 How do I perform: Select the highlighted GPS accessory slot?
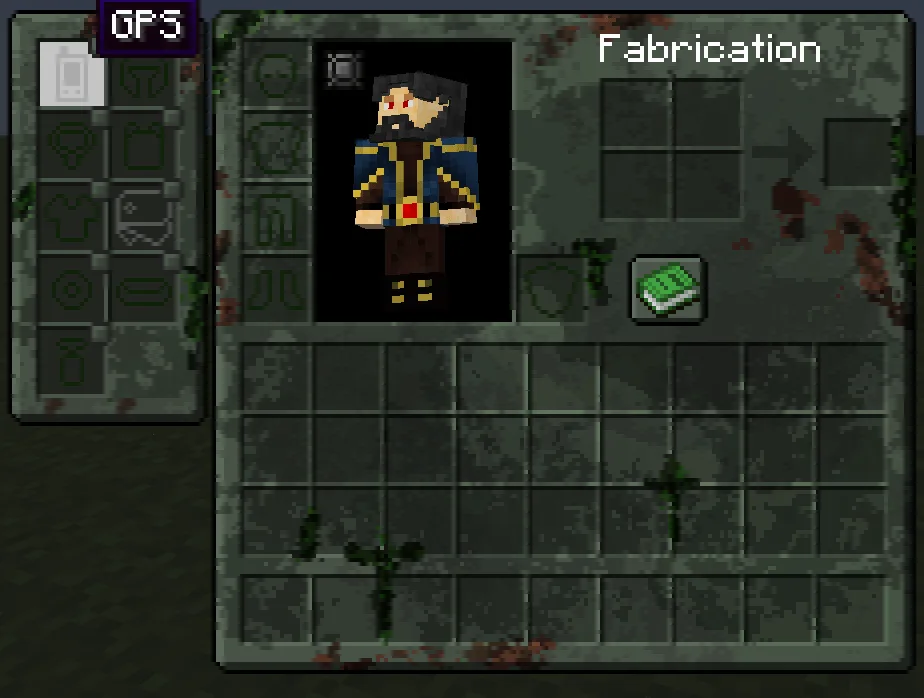(x=72, y=75)
